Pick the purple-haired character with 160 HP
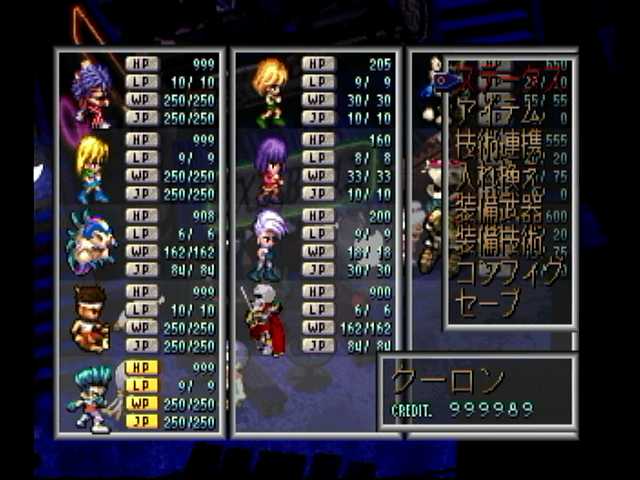640x480 pixels. click(x=270, y=167)
